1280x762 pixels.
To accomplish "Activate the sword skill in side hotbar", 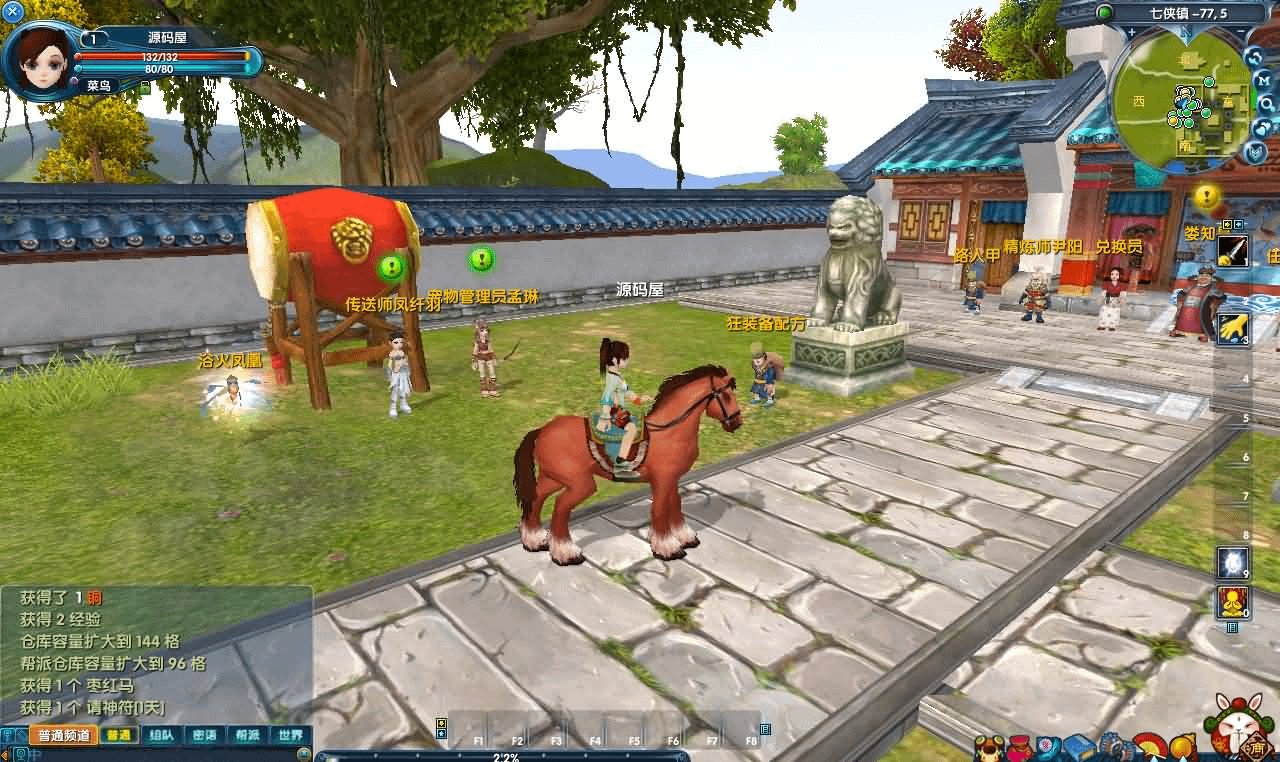I will click(x=1232, y=251).
